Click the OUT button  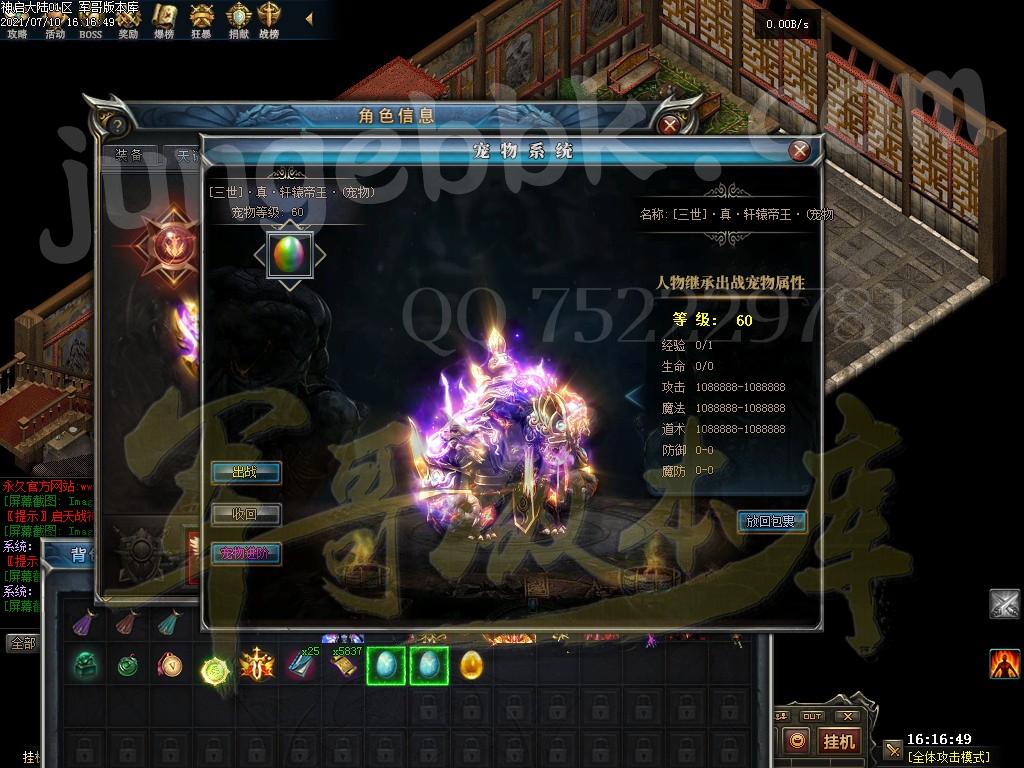812,716
